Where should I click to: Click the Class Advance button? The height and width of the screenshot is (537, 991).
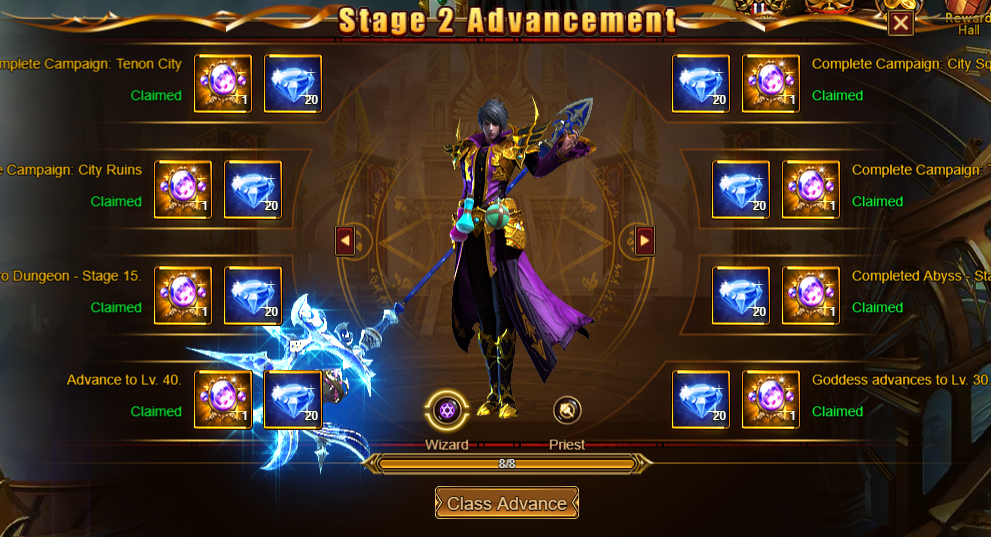point(507,503)
